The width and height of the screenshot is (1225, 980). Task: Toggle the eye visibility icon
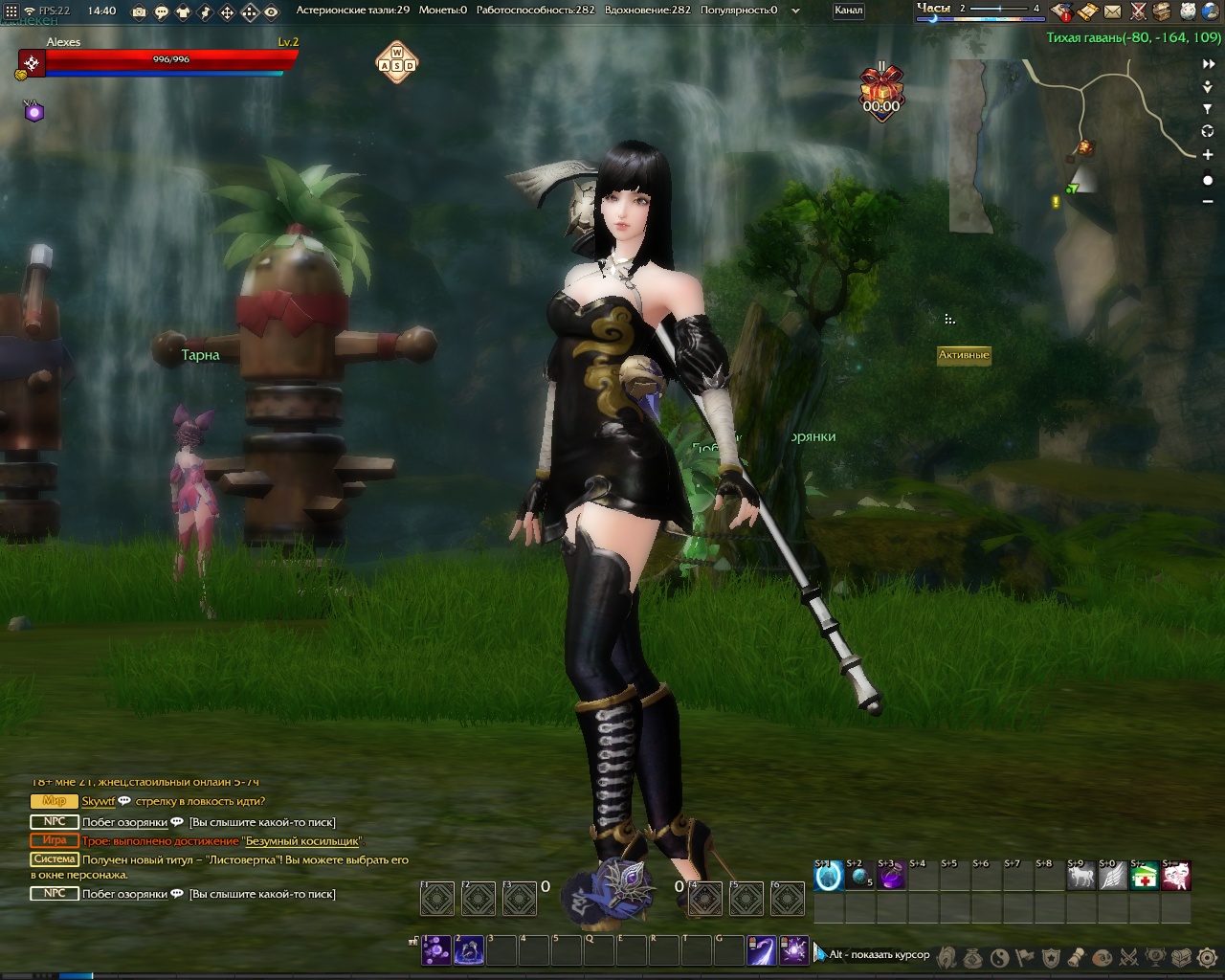click(x=272, y=11)
